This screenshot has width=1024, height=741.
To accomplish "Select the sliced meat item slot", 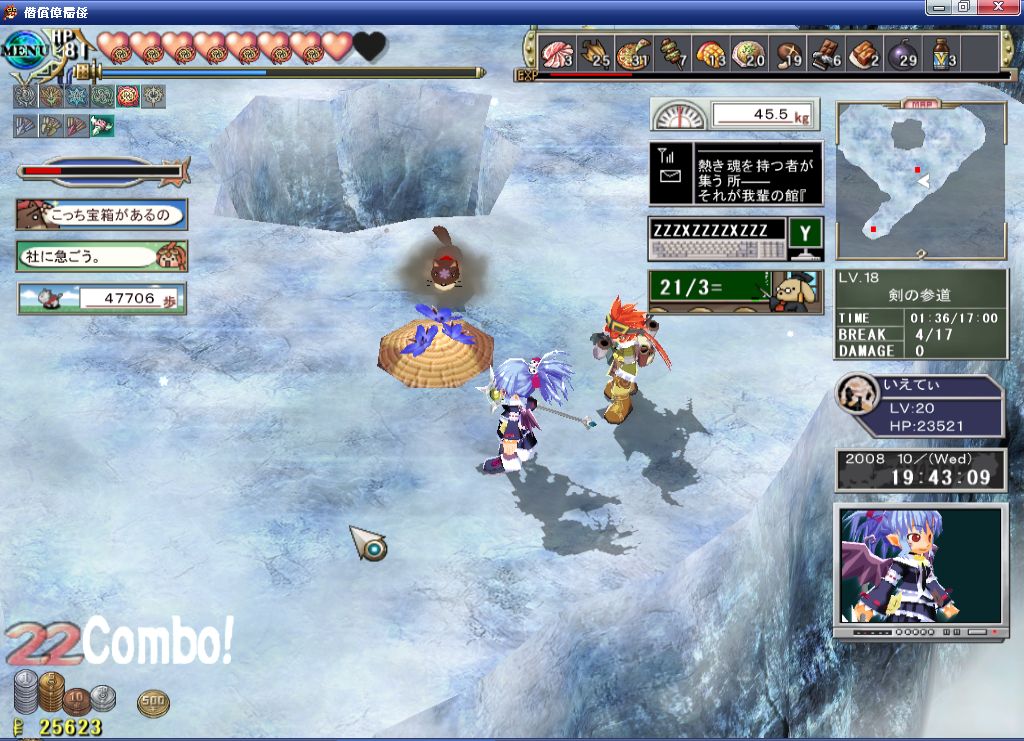I will 556,54.
